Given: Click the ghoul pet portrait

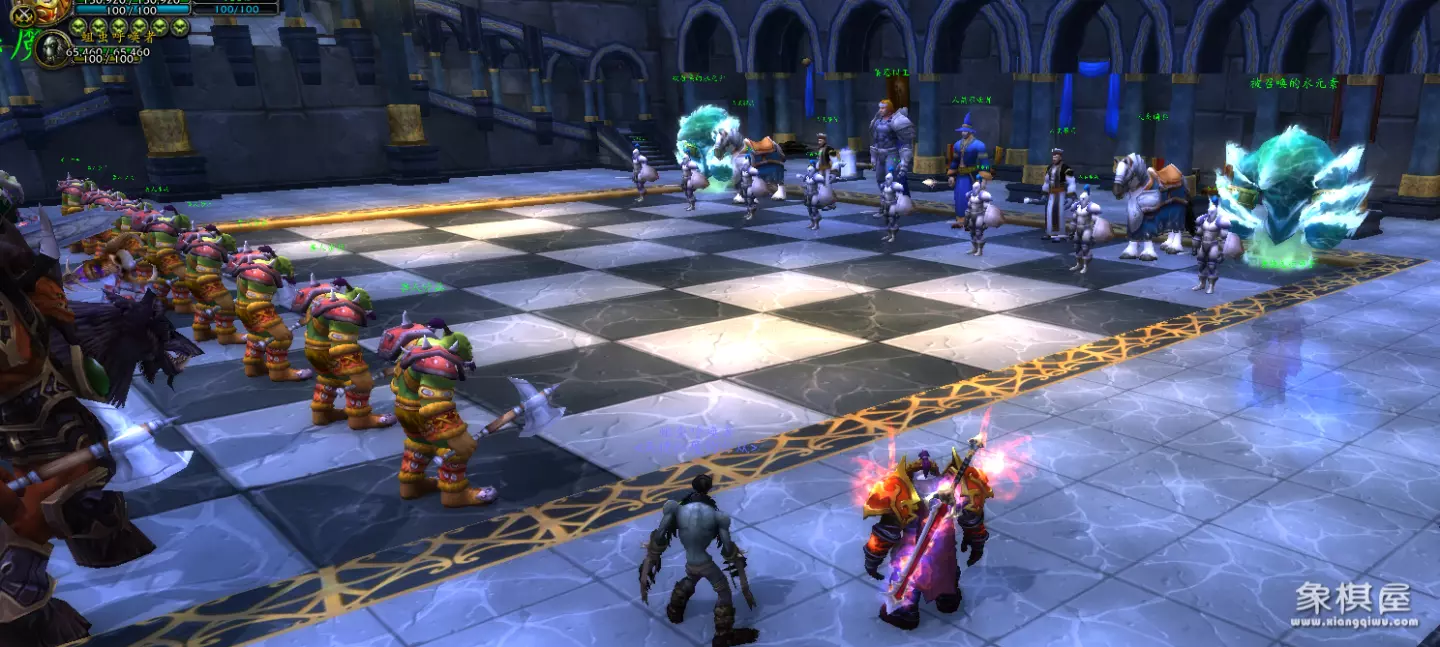Looking at the screenshot, I should pos(52,50).
